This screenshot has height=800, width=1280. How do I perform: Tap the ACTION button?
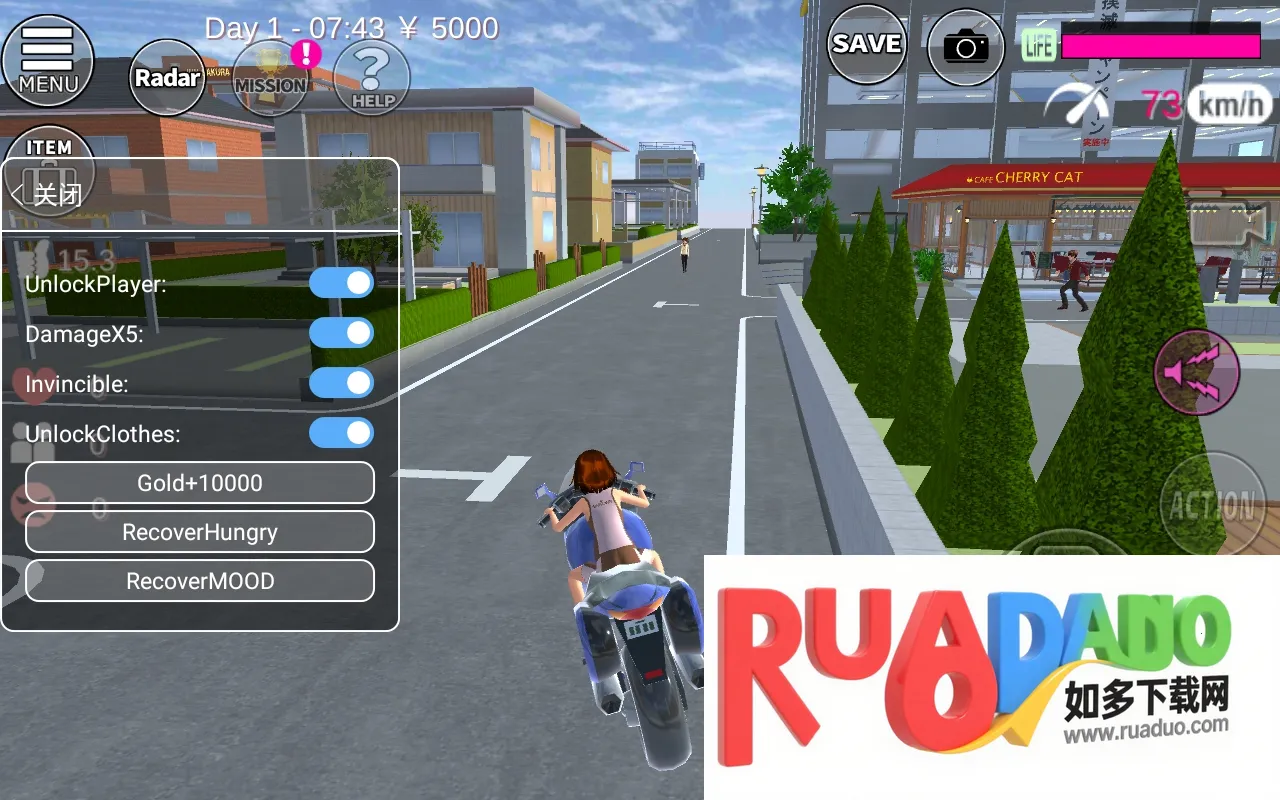1211,505
